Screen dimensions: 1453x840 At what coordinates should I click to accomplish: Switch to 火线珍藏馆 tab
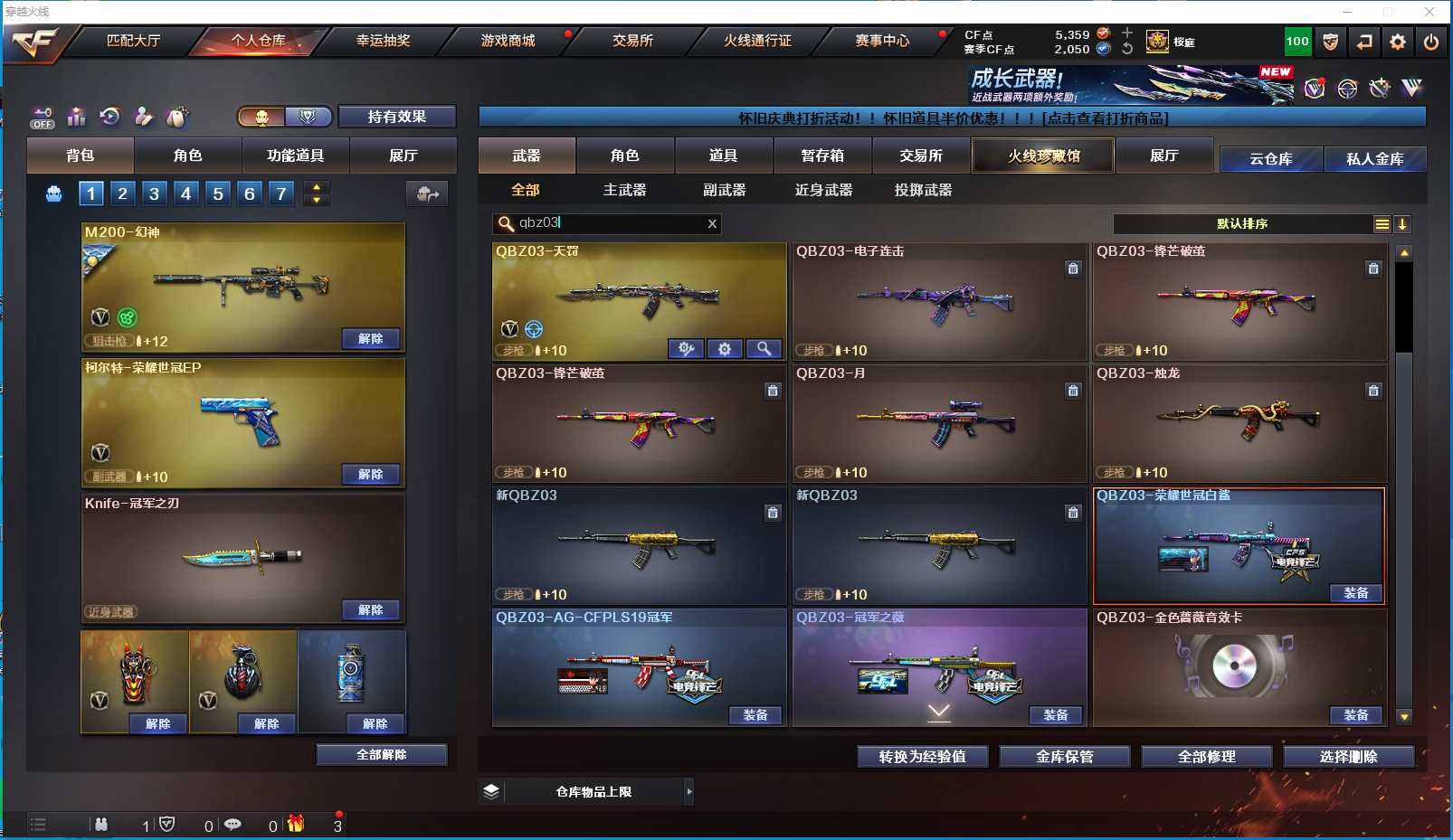click(1043, 156)
